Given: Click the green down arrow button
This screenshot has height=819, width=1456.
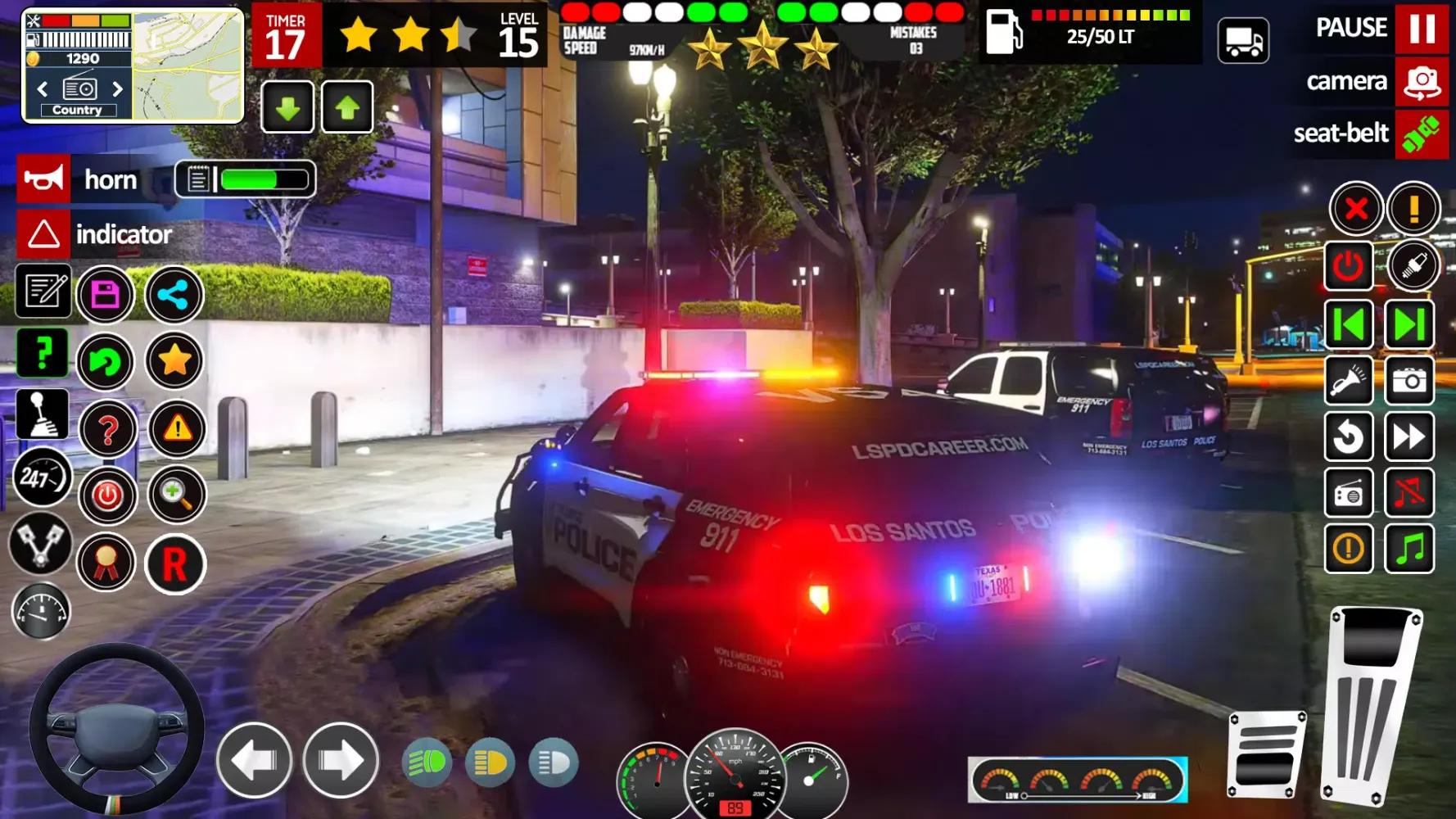Looking at the screenshot, I should click(x=287, y=107).
